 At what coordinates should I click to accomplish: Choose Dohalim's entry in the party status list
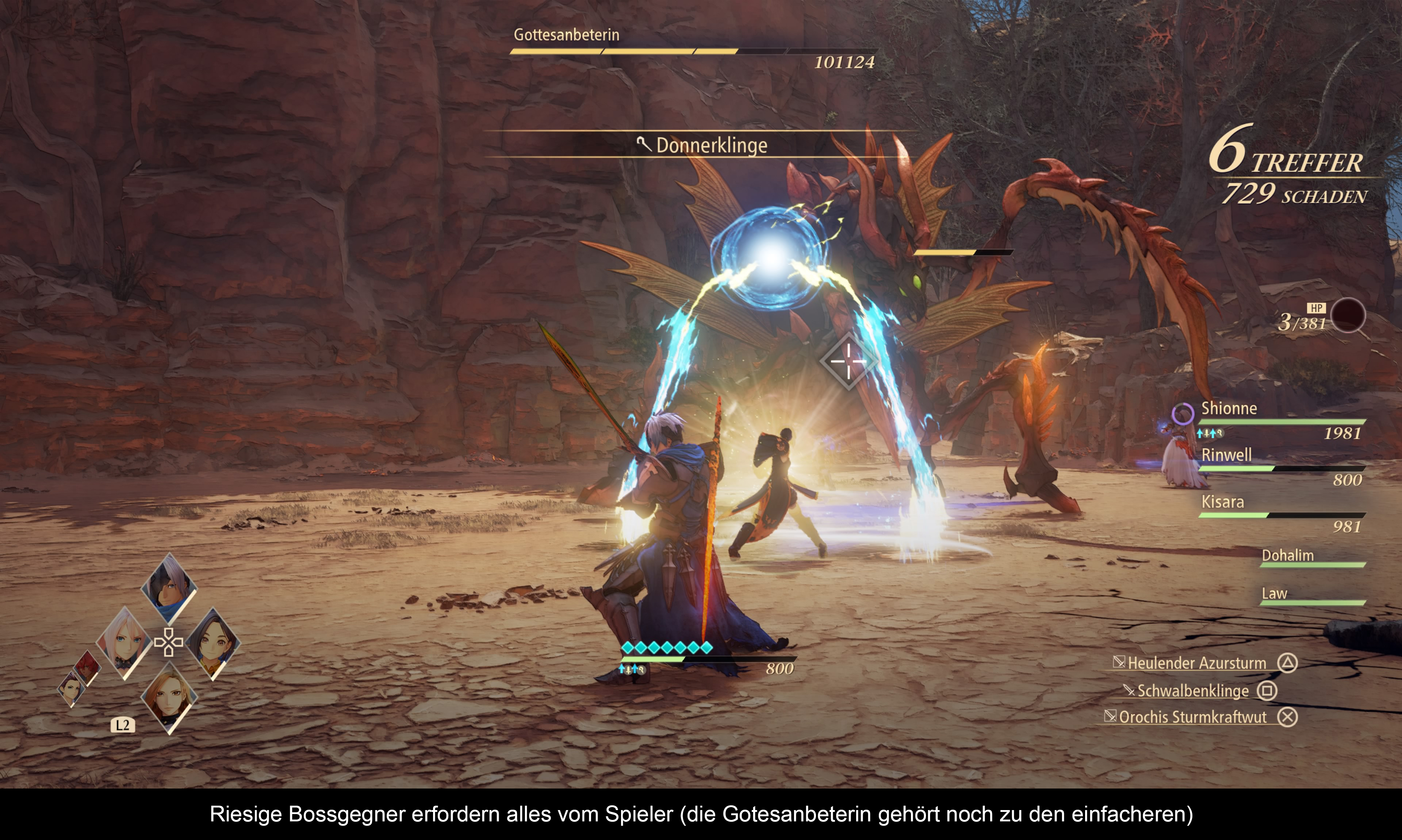tap(1312, 557)
